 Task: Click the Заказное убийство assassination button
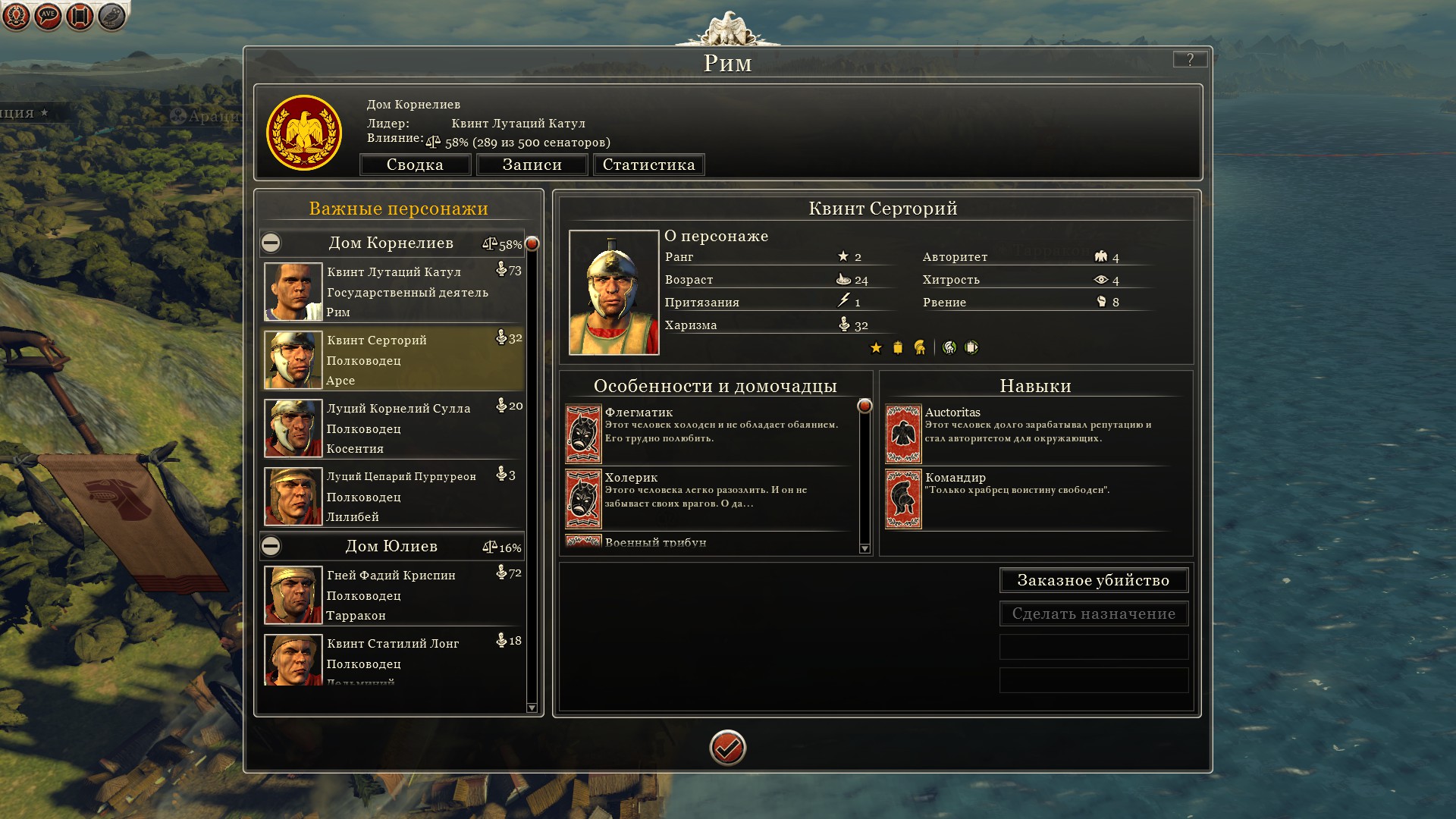click(x=1093, y=580)
